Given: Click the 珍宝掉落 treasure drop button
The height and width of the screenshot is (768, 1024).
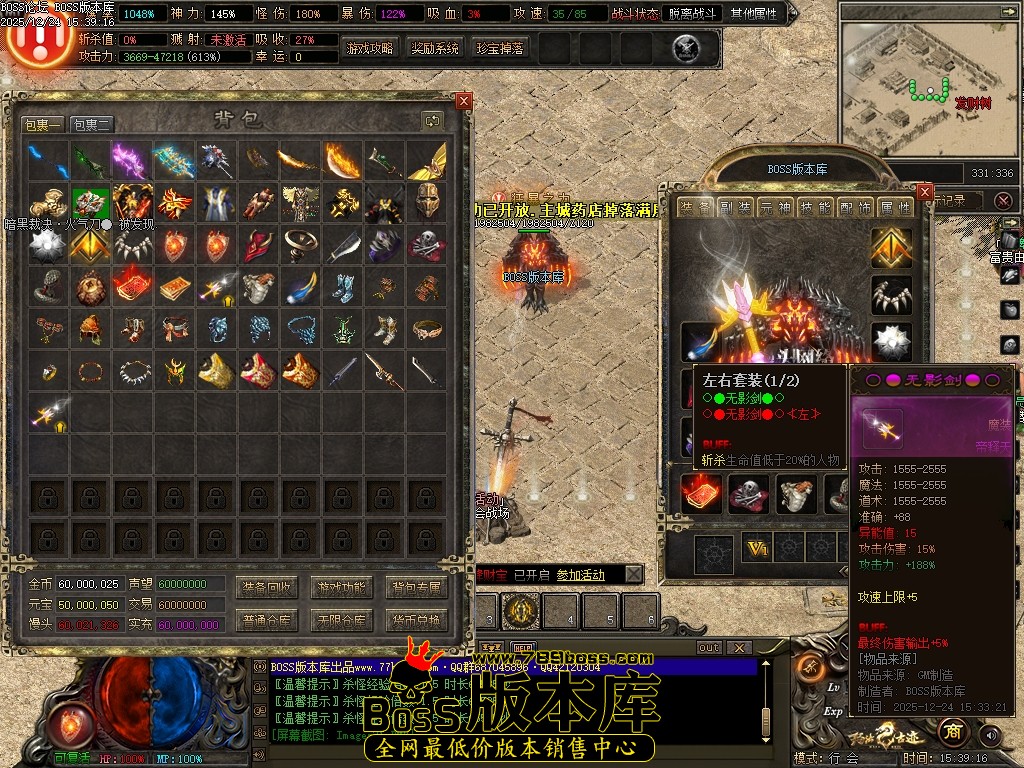Looking at the screenshot, I should click(500, 48).
